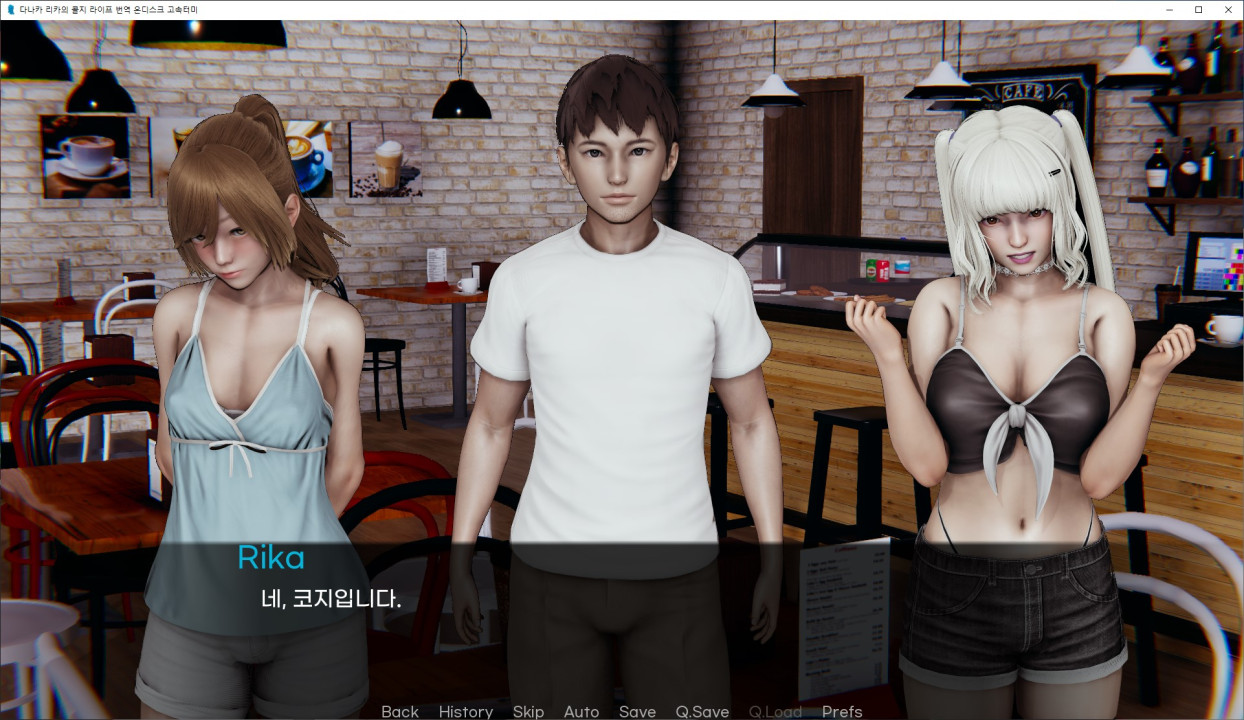Activate Skip mode
The height and width of the screenshot is (720, 1244).
(x=528, y=711)
